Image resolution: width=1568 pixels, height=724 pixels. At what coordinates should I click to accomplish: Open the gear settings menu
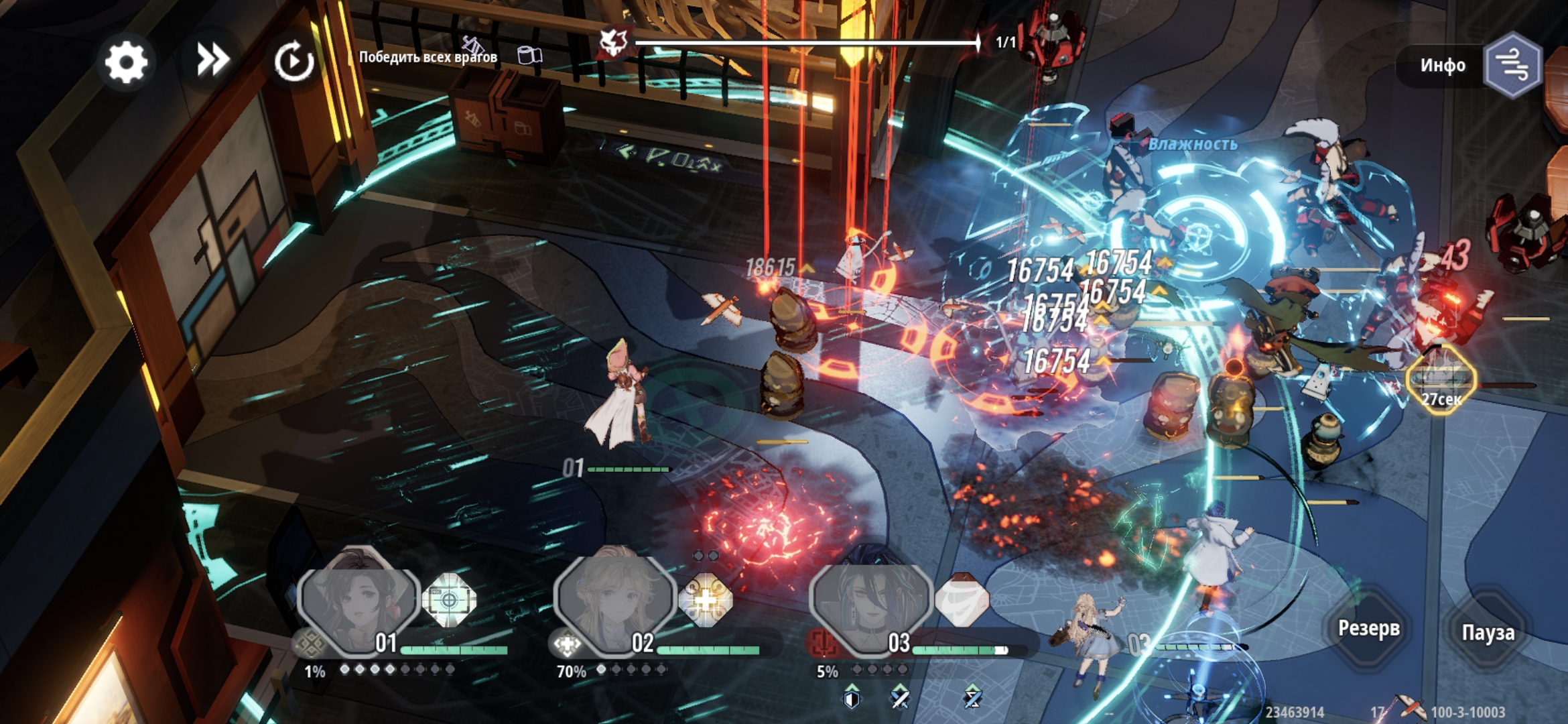point(126,62)
